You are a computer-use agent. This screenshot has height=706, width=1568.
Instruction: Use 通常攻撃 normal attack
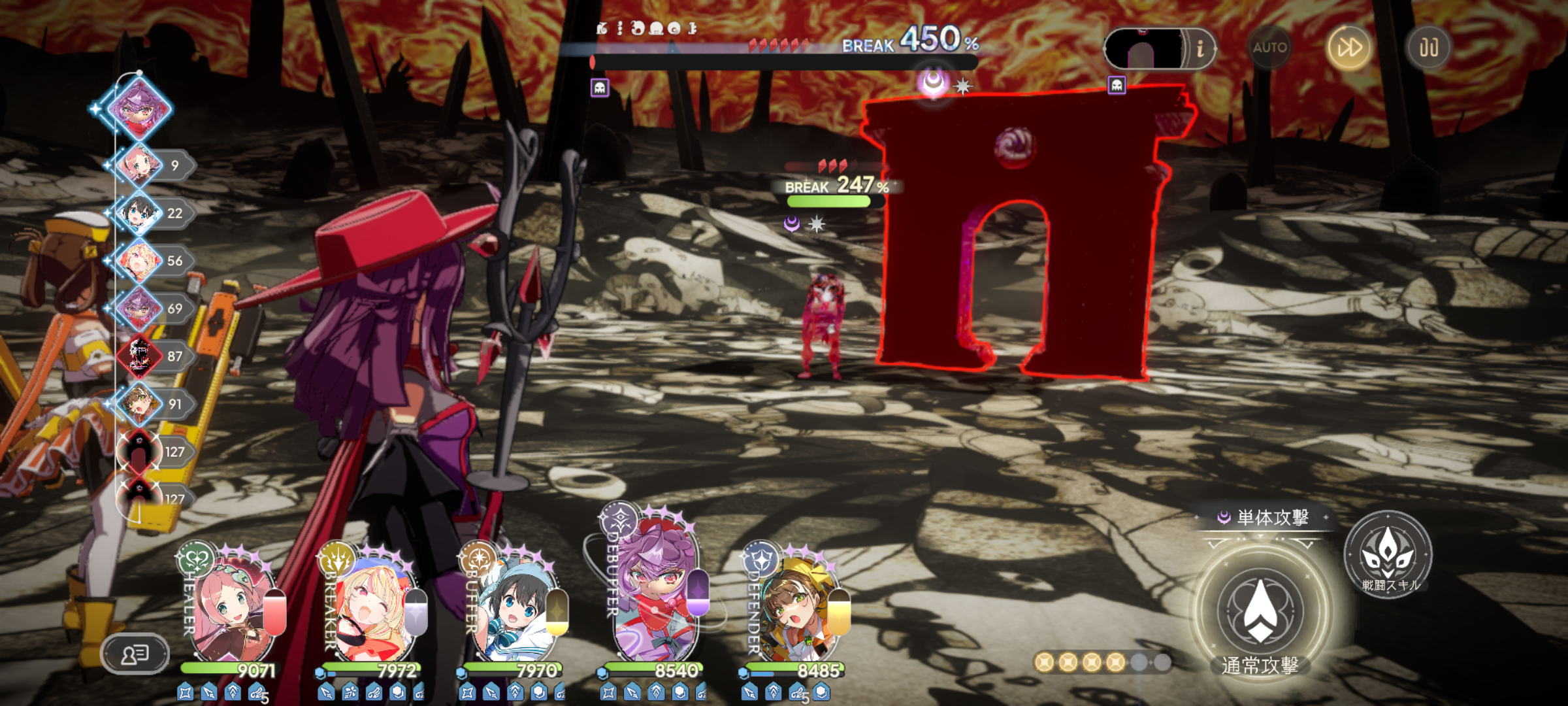pos(1260,612)
